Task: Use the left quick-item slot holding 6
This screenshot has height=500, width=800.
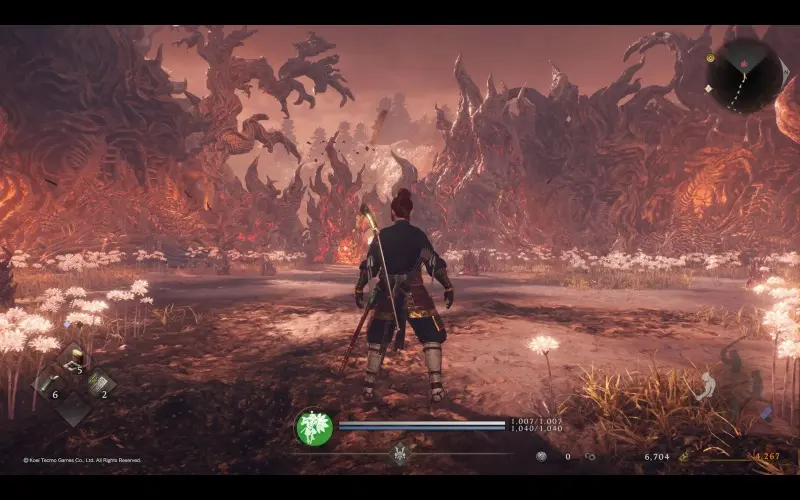Action: pyautogui.click(x=50, y=384)
